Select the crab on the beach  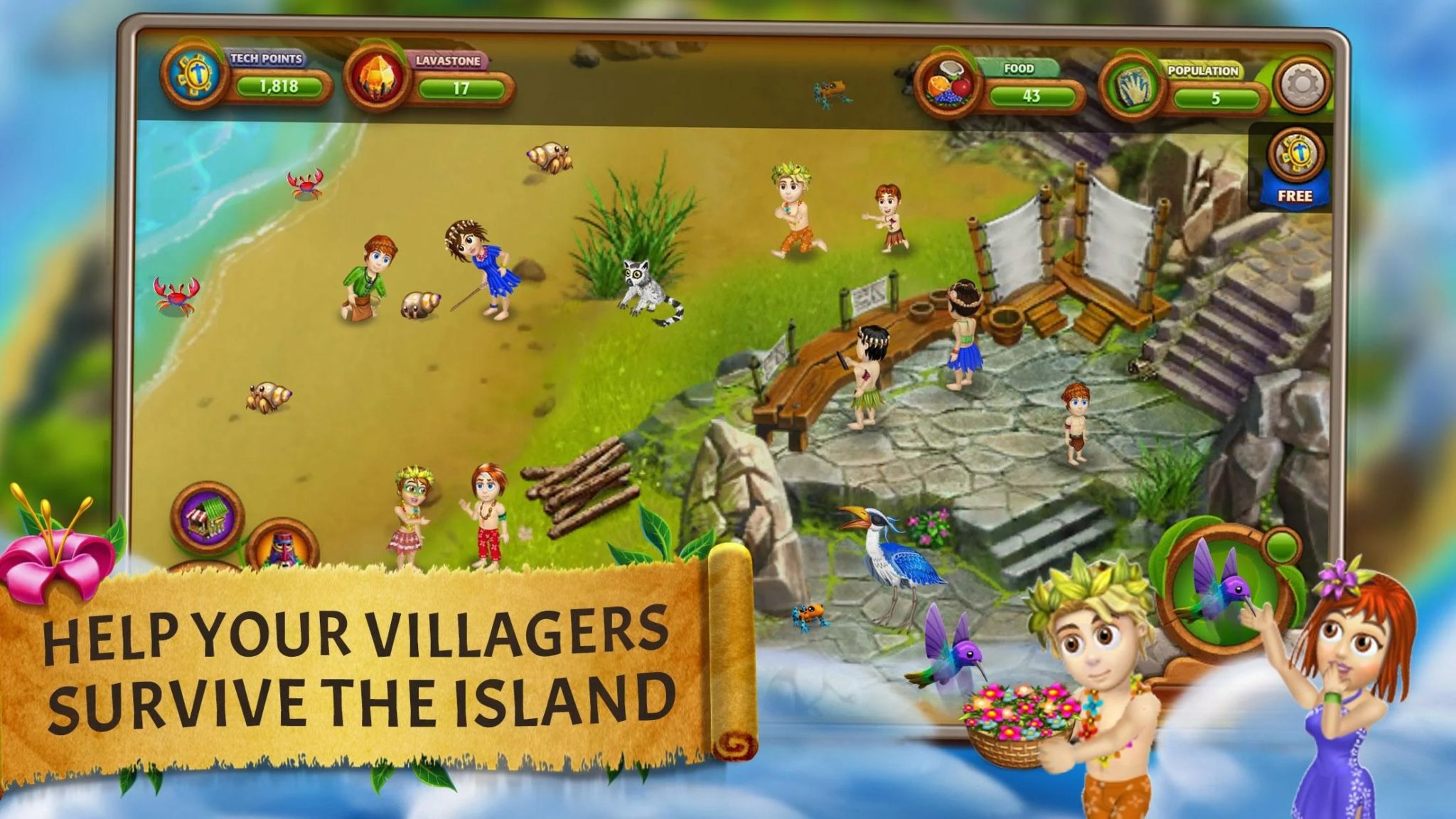pos(306,186)
